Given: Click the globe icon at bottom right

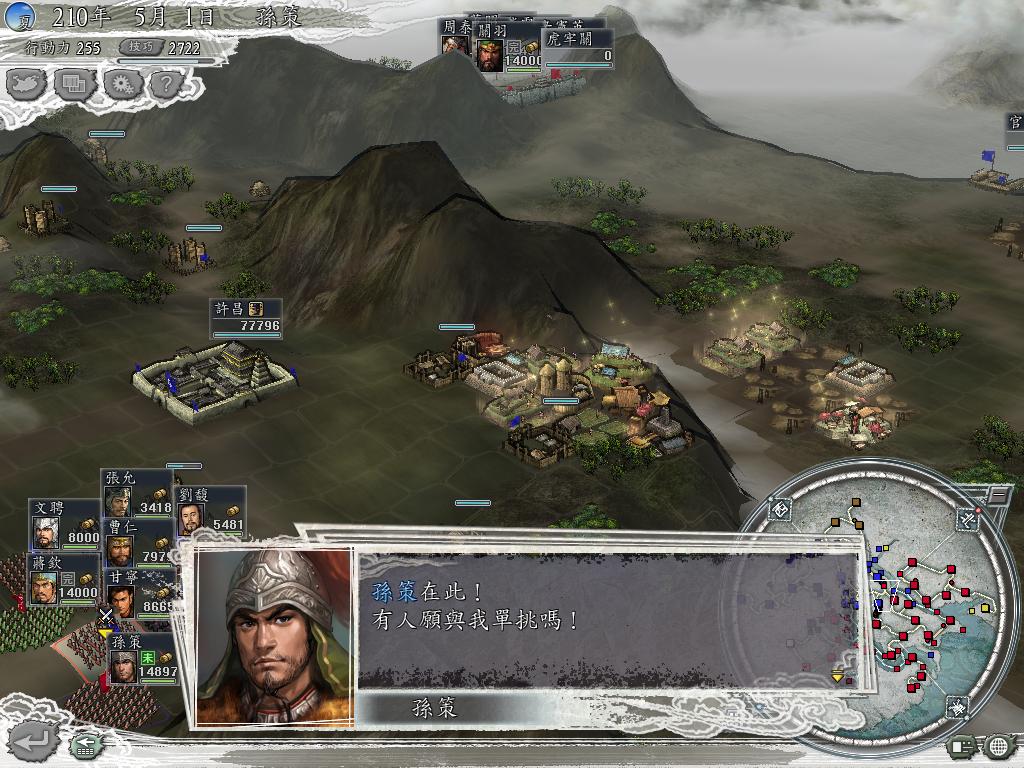Looking at the screenshot, I should tap(998, 746).
